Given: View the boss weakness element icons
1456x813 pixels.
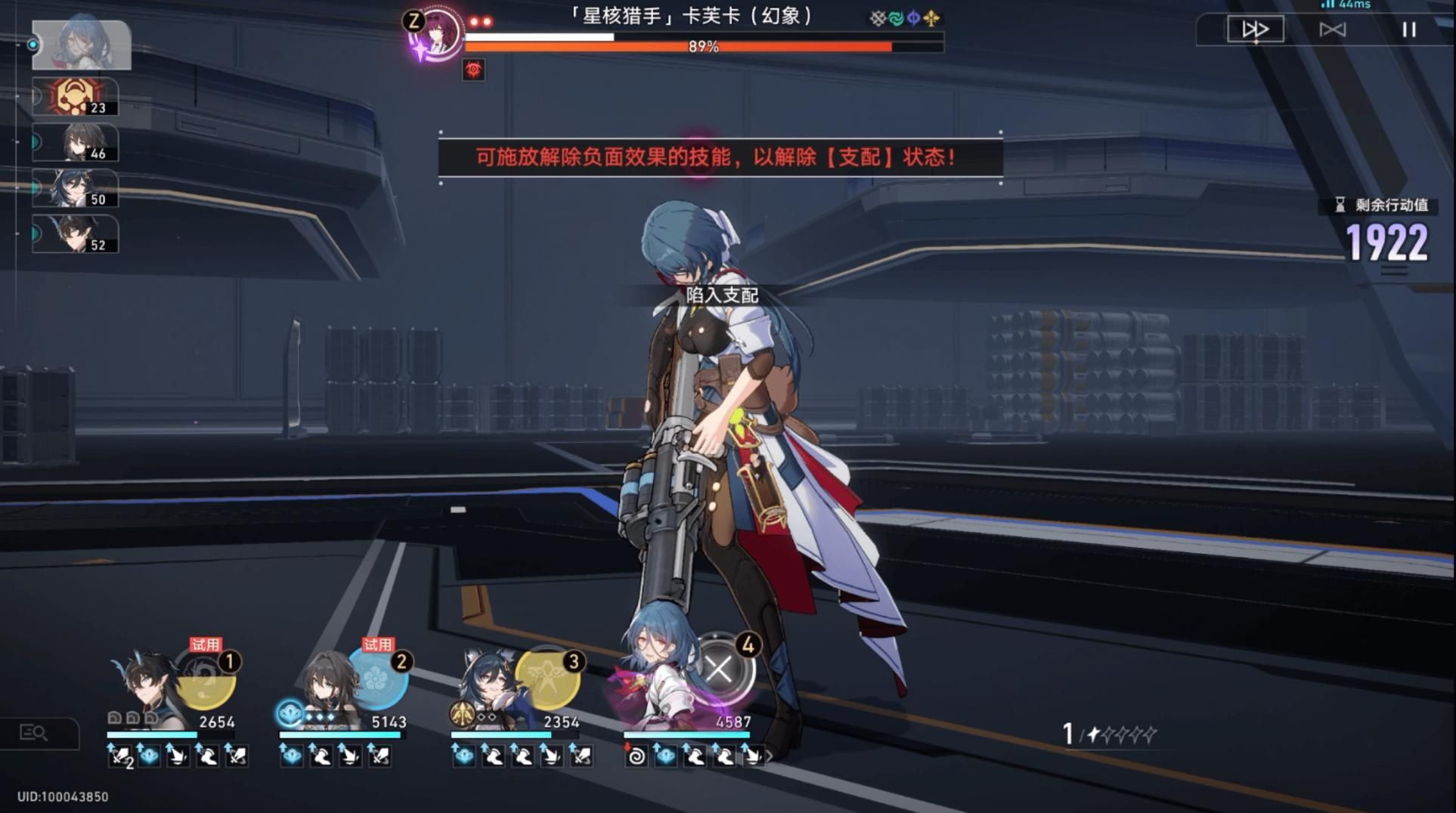Looking at the screenshot, I should pyautogui.click(x=904, y=18).
